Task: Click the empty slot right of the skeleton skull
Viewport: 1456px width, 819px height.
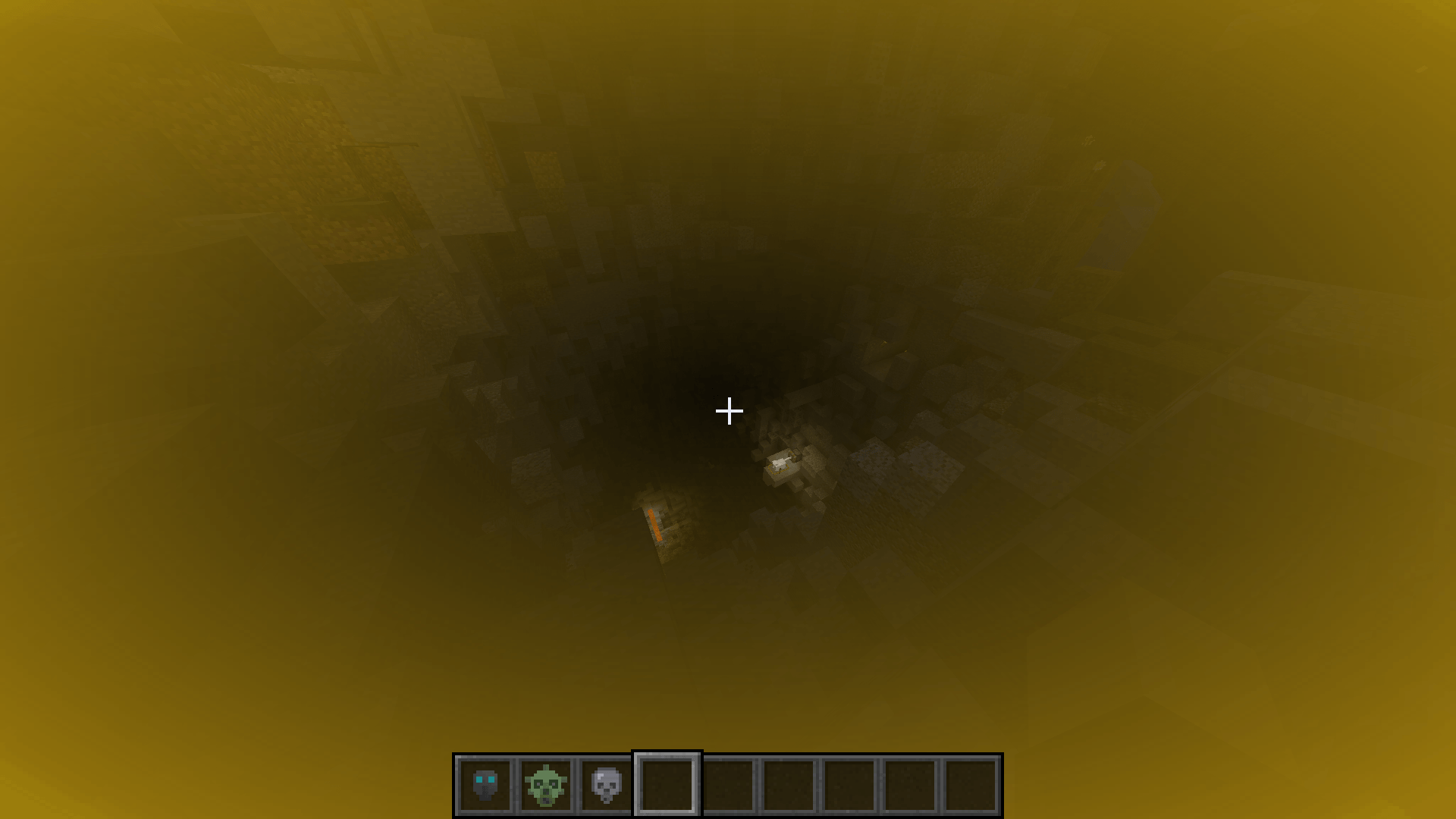Action: (665, 783)
